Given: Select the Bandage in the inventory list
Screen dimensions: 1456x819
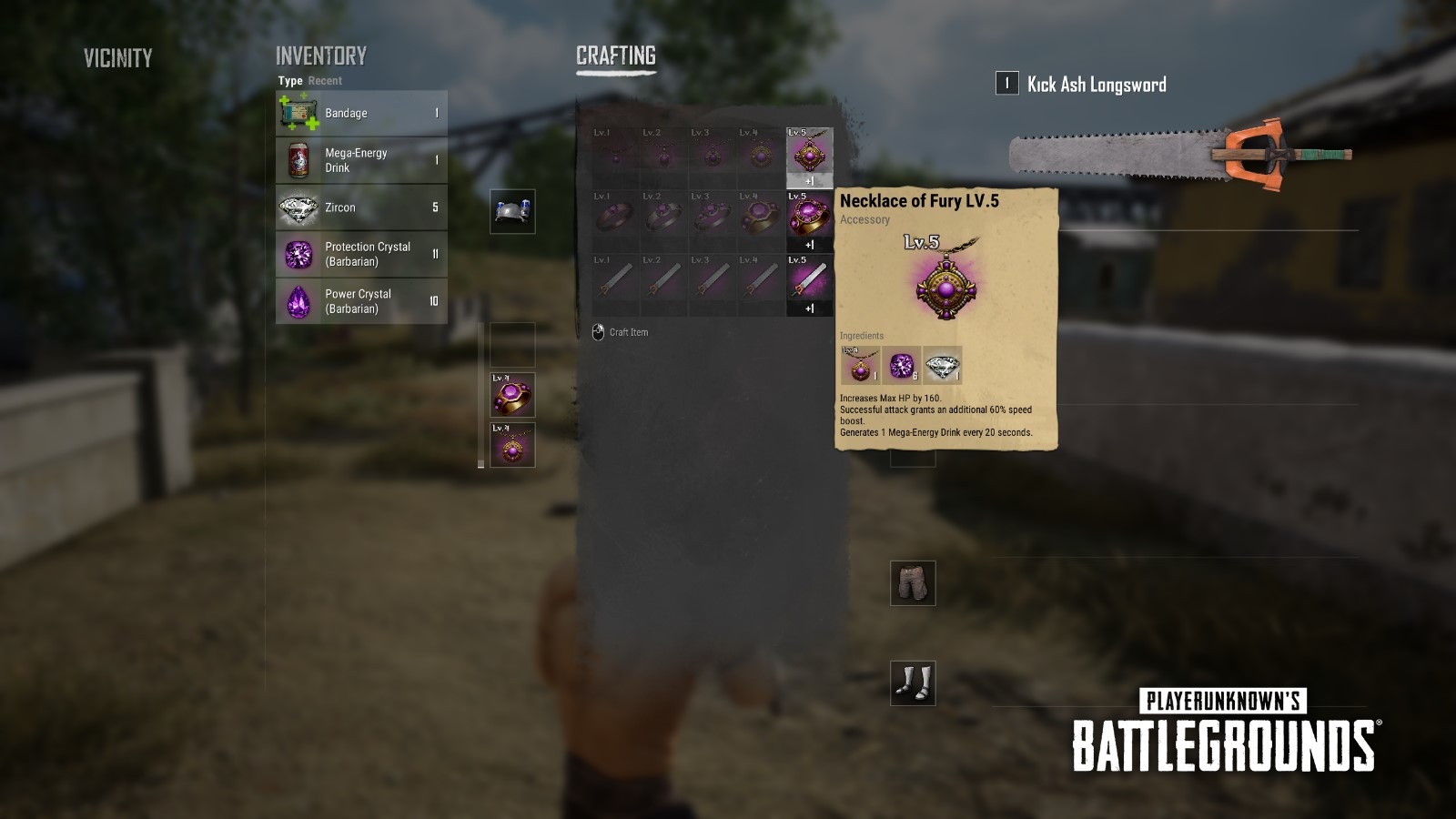Looking at the screenshot, I should point(360,113).
